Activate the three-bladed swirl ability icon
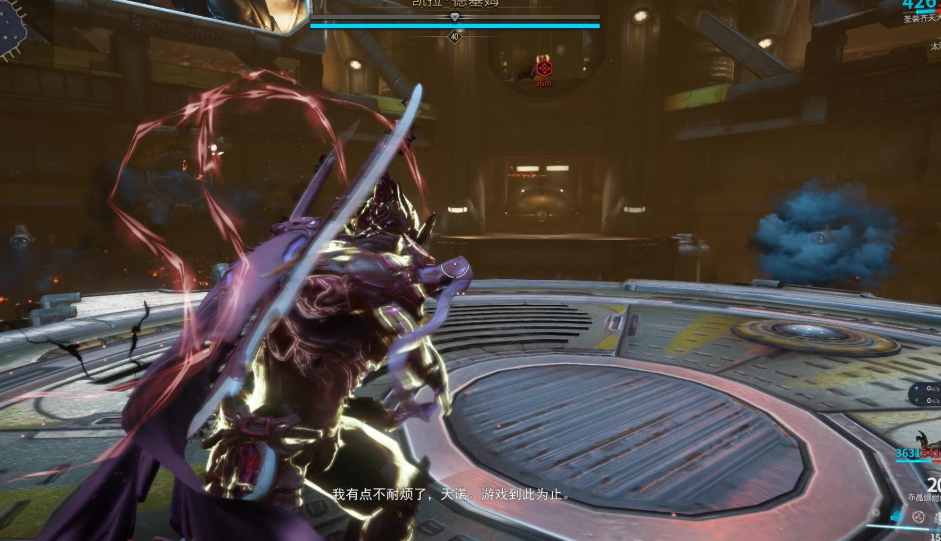941x541 pixels. click(918, 516)
